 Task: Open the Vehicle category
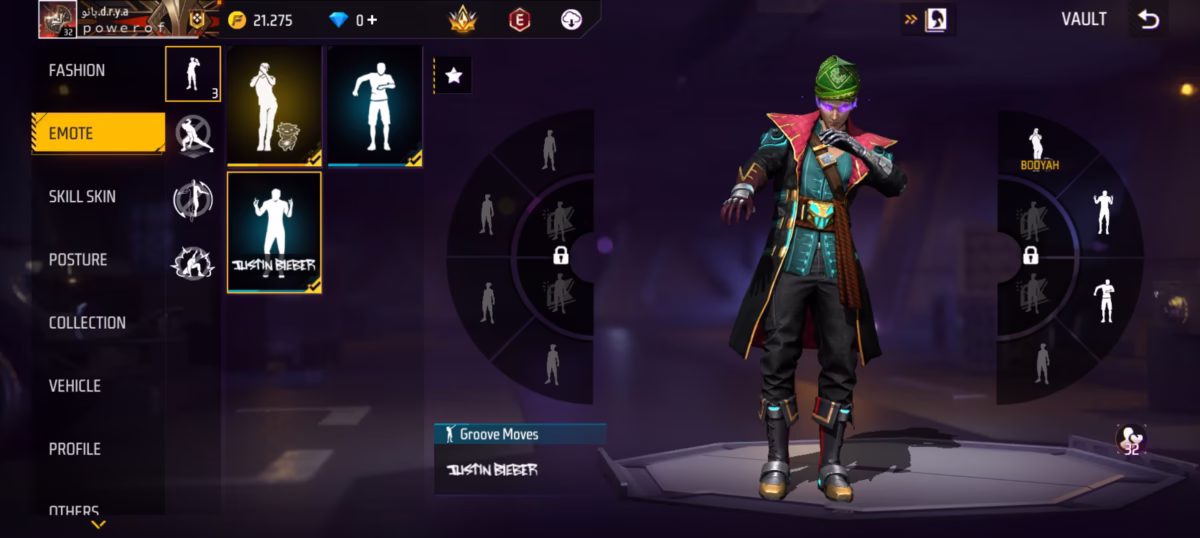point(75,386)
